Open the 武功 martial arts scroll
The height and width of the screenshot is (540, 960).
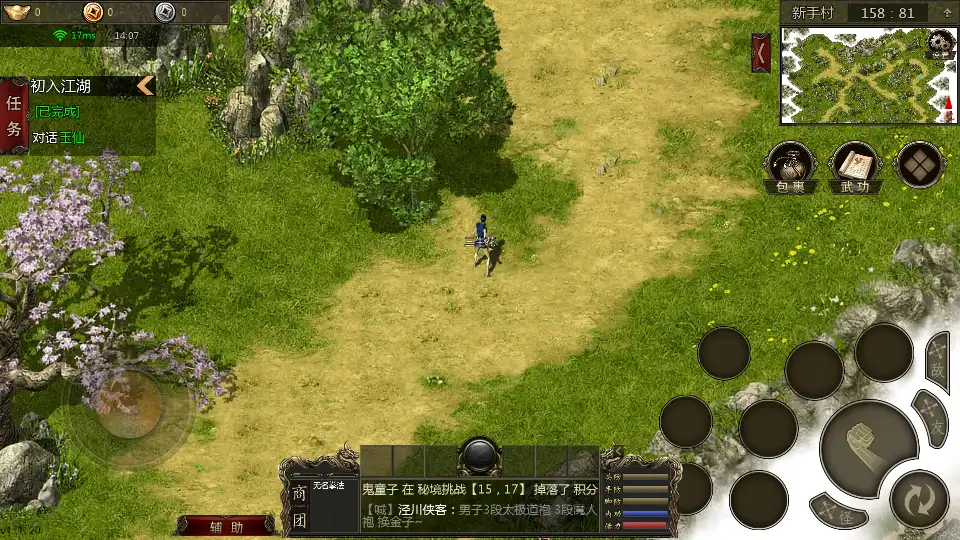click(x=855, y=166)
